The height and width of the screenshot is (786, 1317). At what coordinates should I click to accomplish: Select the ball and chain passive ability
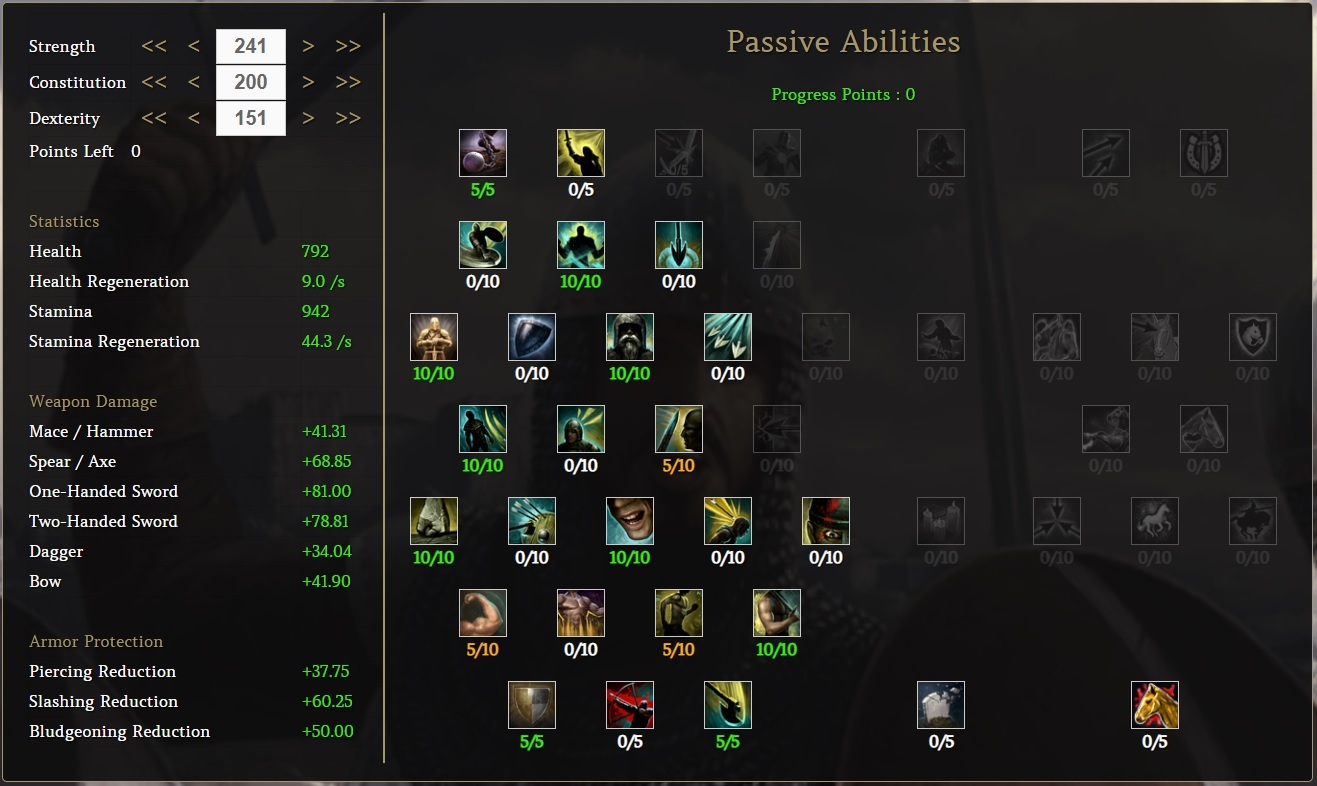pyautogui.click(x=483, y=153)
